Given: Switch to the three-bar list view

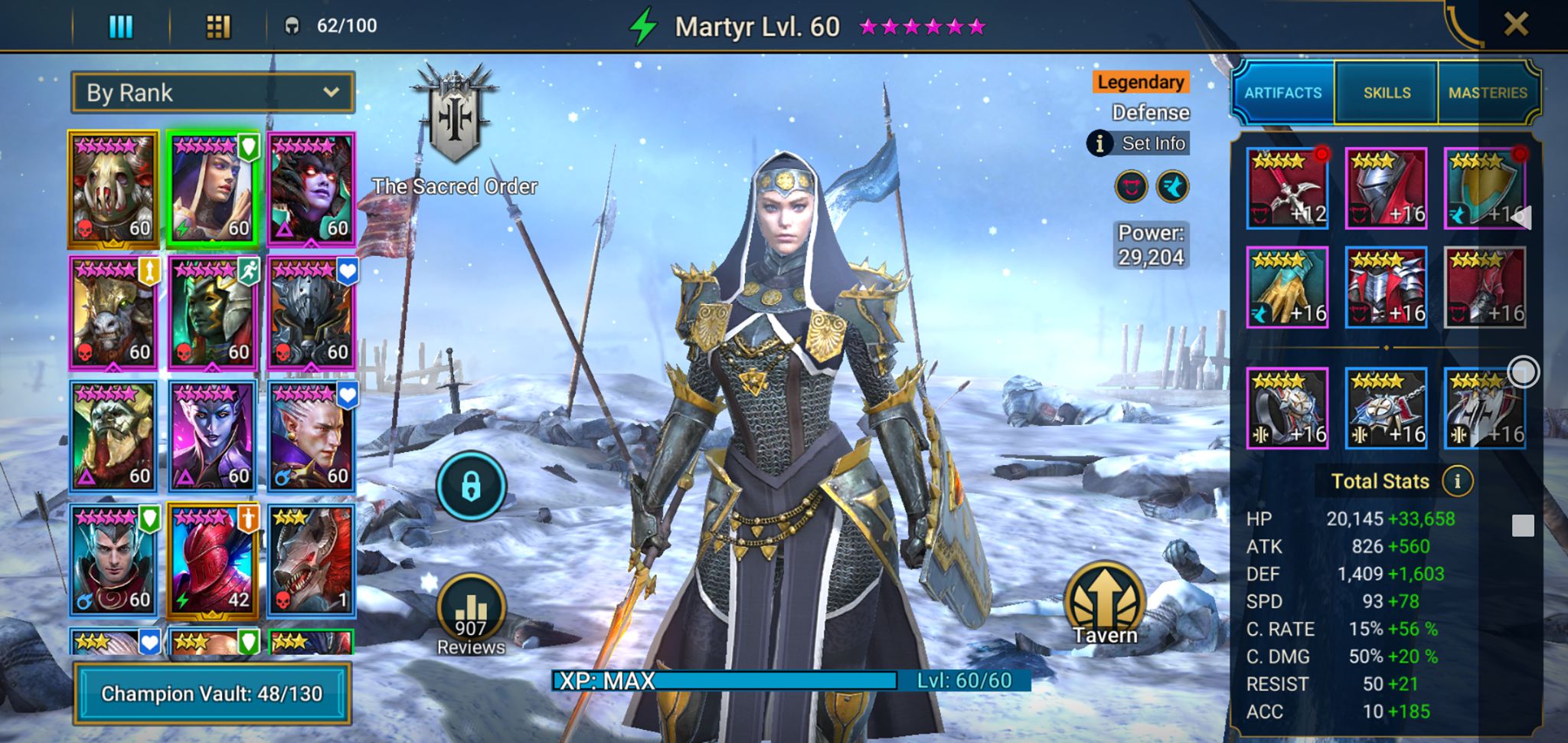Looking at the screenshot, I should tap(121, 27).
